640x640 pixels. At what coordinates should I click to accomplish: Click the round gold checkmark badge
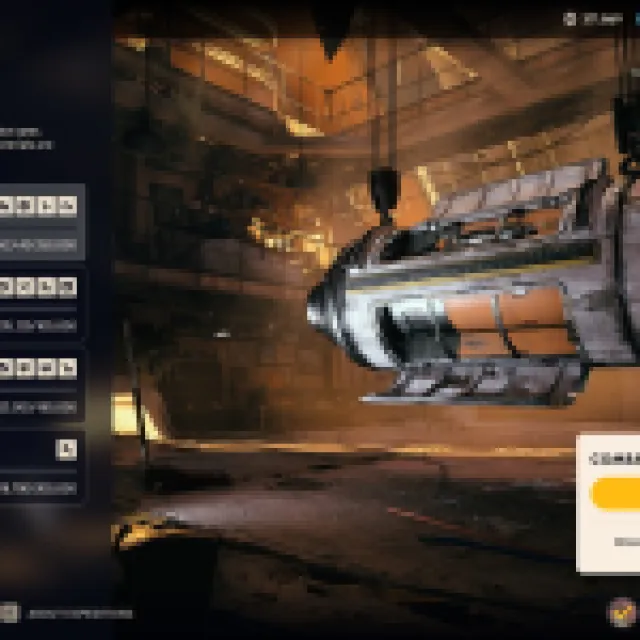(622, 610)
